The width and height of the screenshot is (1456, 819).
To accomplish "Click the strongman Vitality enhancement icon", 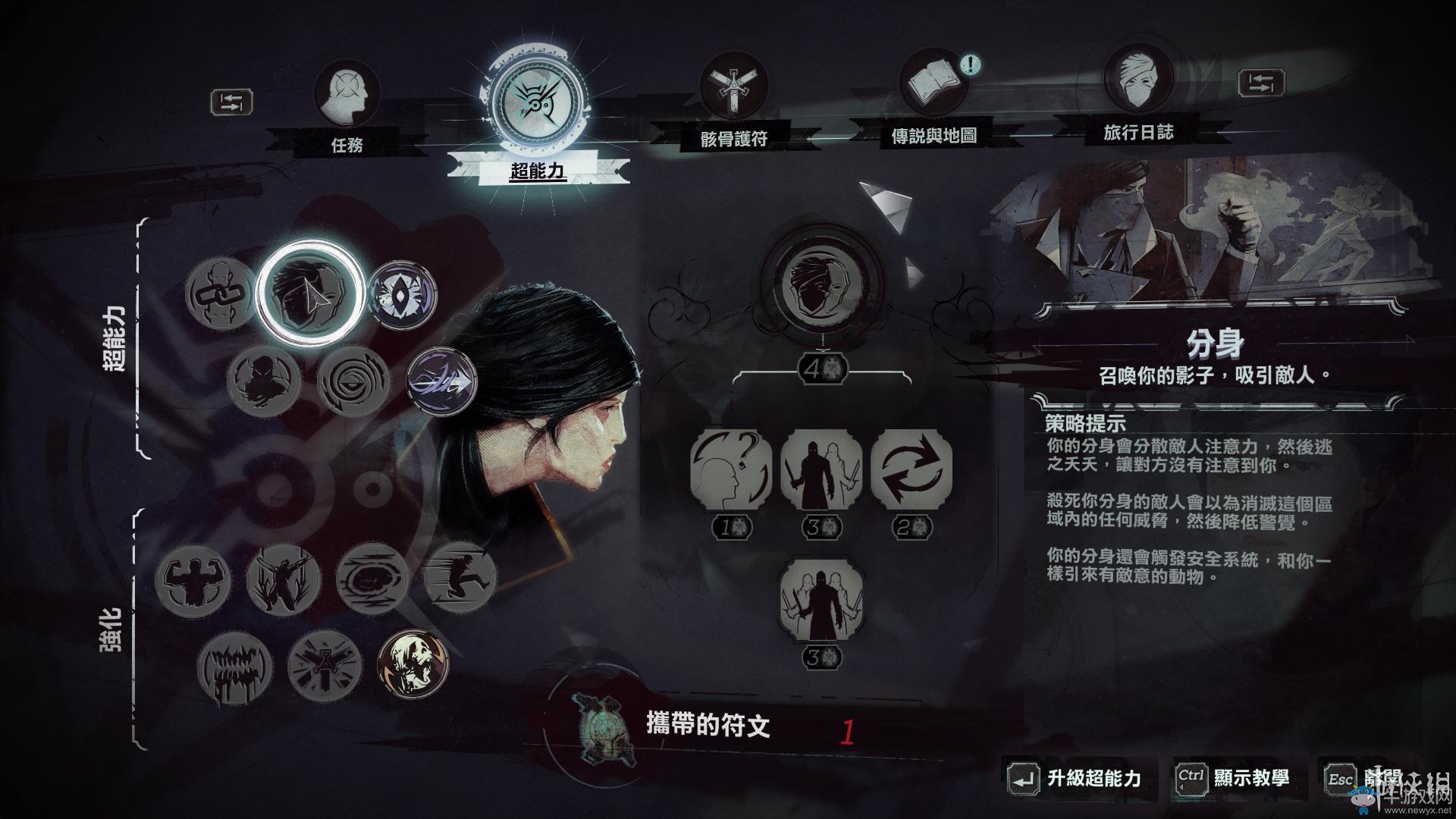I will (x=196, y=580).
